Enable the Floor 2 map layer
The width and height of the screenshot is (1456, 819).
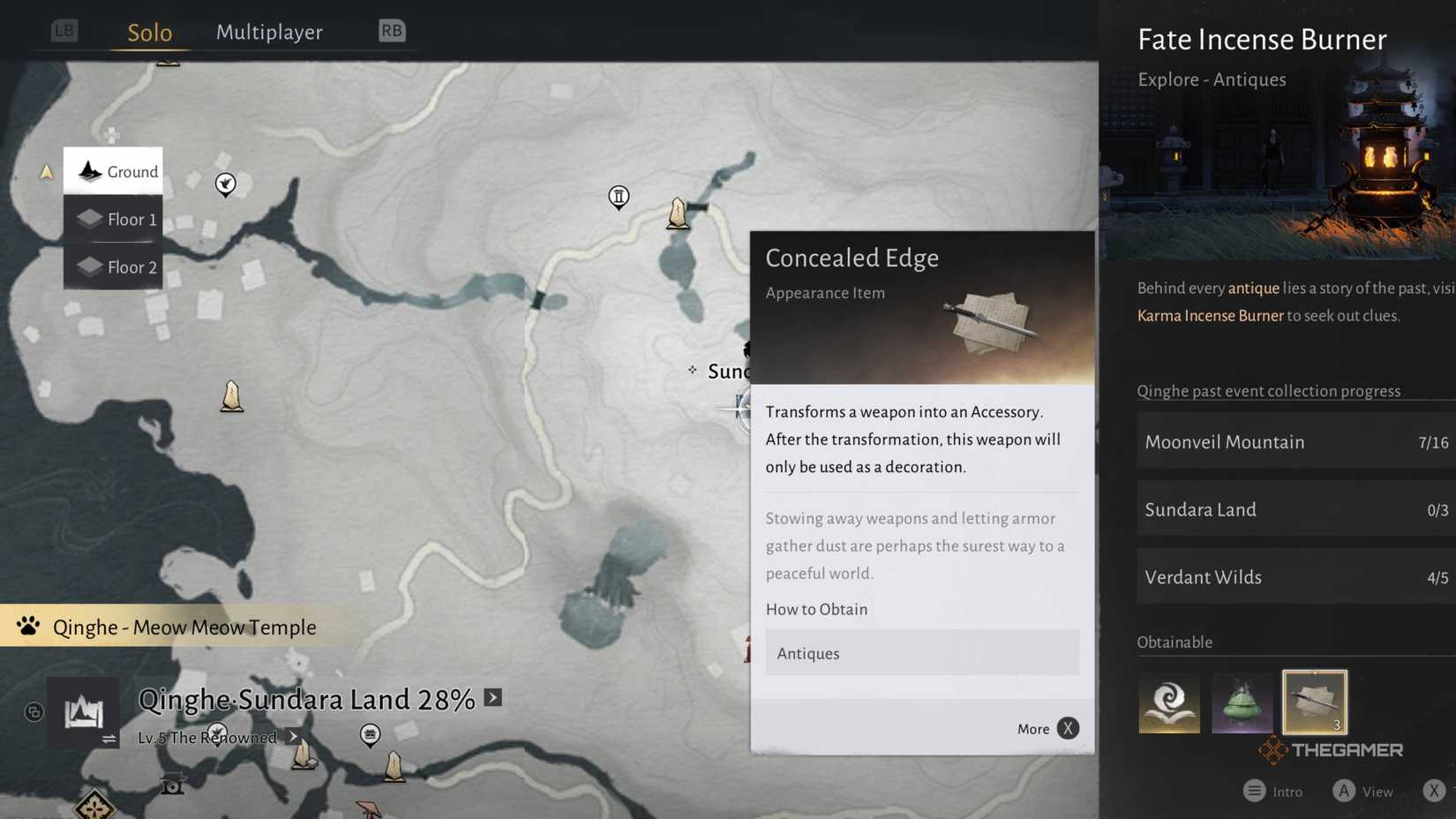pos(113,267)
